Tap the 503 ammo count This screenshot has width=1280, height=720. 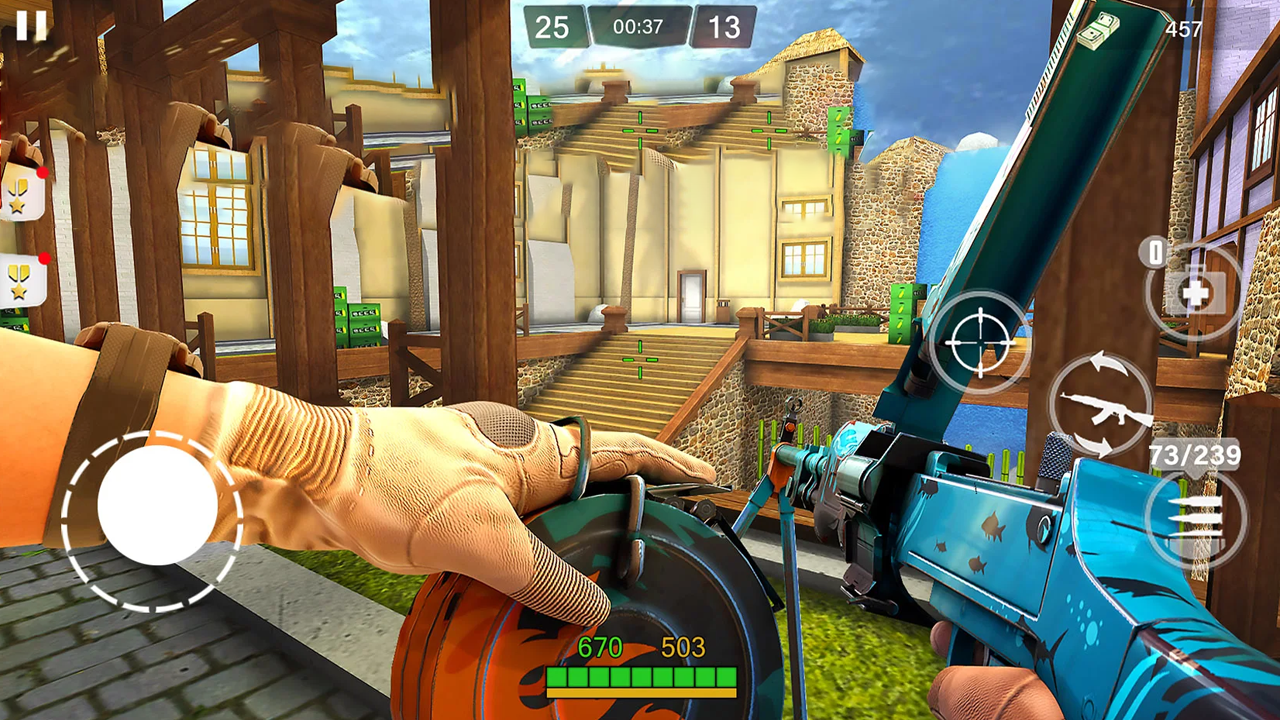[x=682, y=648]
